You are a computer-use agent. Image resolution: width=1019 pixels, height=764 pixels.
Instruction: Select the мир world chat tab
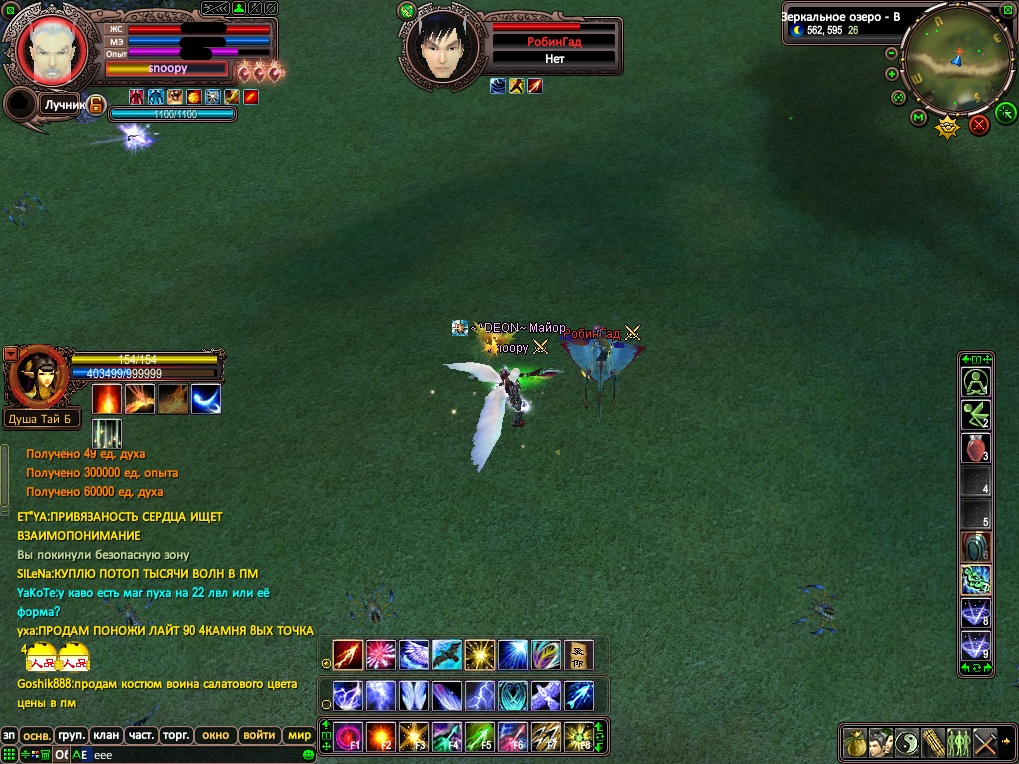tap(299, 735)
